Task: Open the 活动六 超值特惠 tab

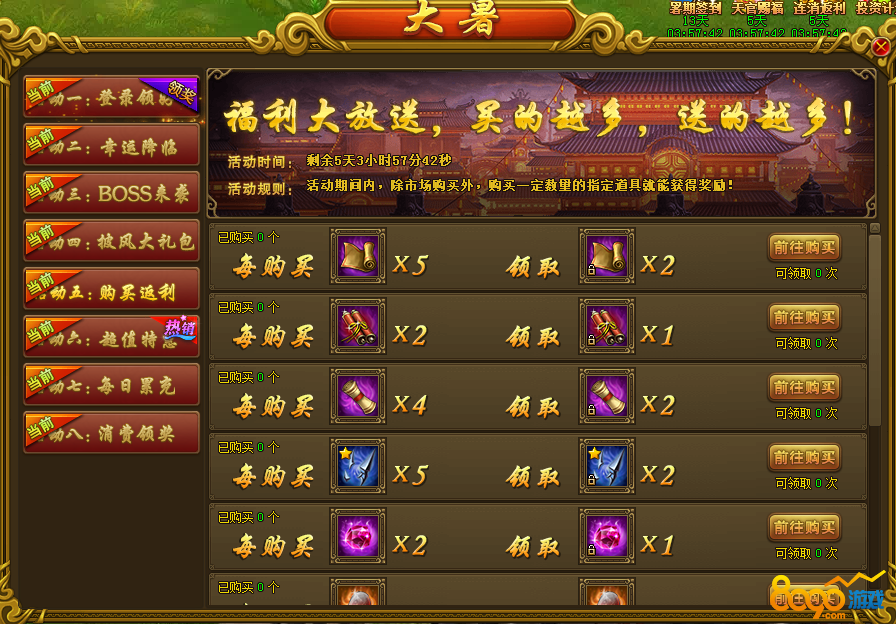Action: click(111, 337)
